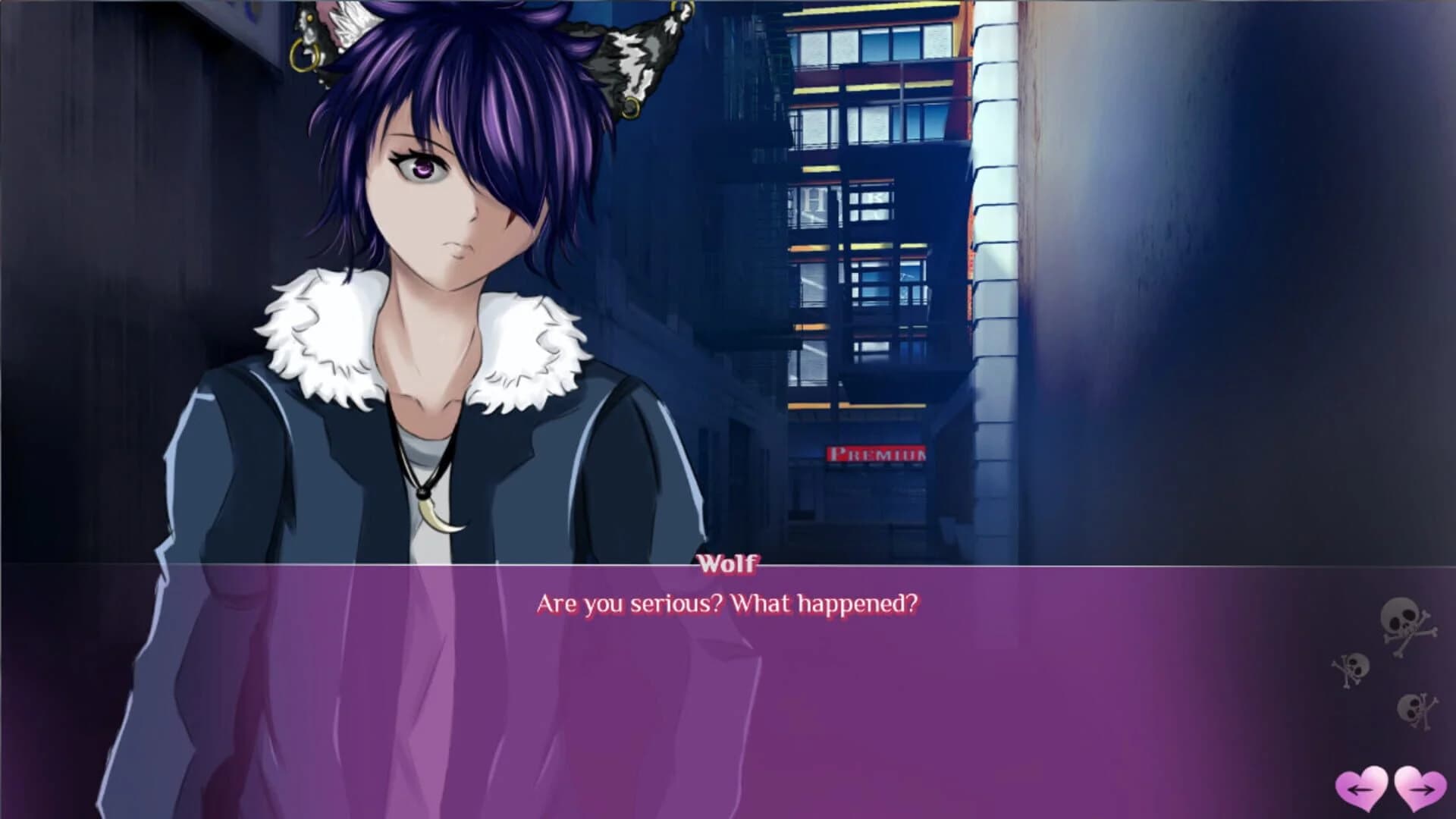Click the red 'PREMIUM' sign in the background

tap(876, 453)
